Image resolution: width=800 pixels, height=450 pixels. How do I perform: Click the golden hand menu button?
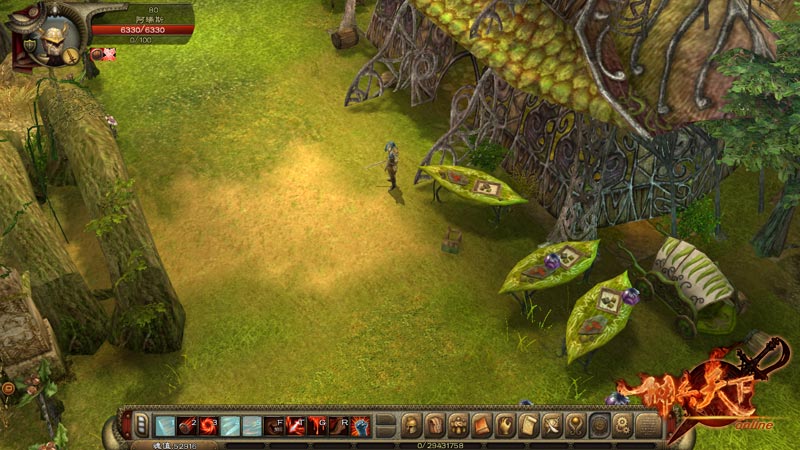point(506,424)
